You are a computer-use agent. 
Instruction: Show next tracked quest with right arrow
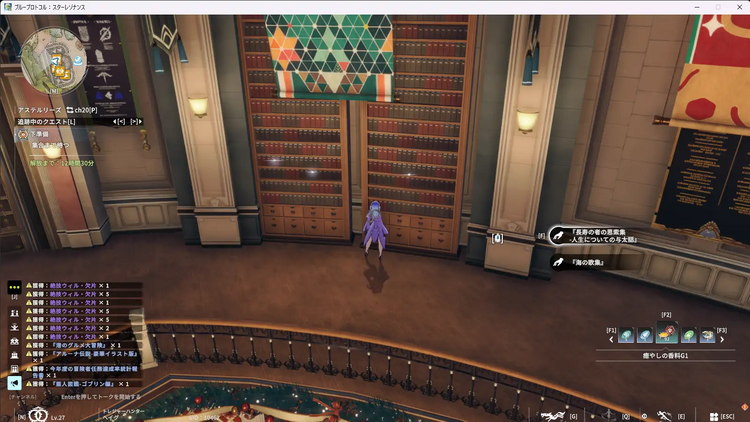click(x=135, y=121)
